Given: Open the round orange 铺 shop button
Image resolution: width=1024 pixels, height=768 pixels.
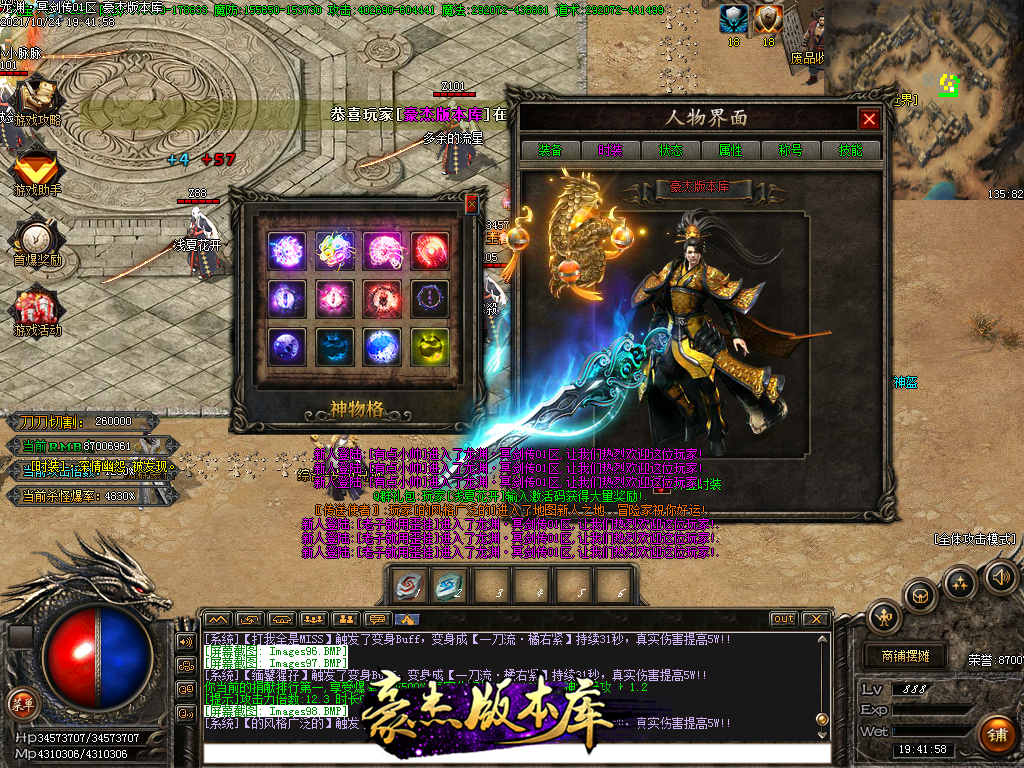Looking at the screenshot, I should (997, 735).
